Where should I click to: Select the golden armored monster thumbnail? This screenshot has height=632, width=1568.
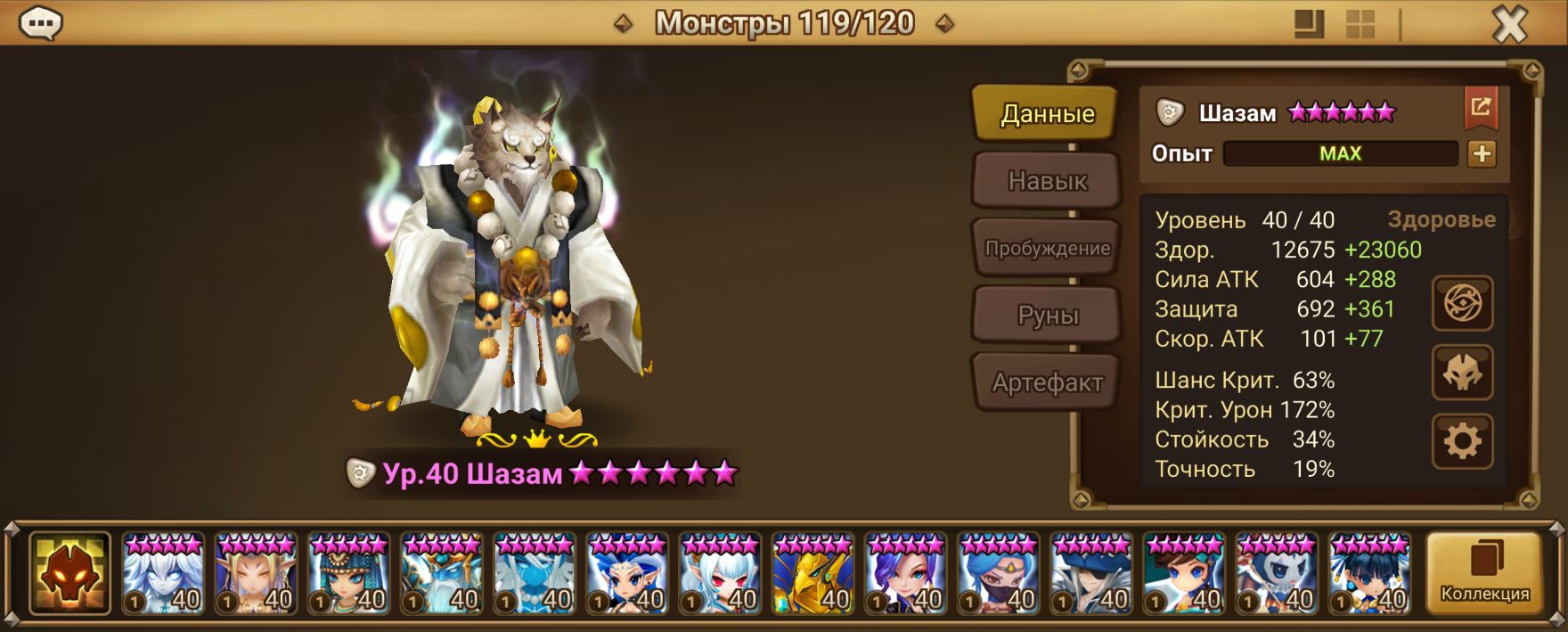click(813, 573)
